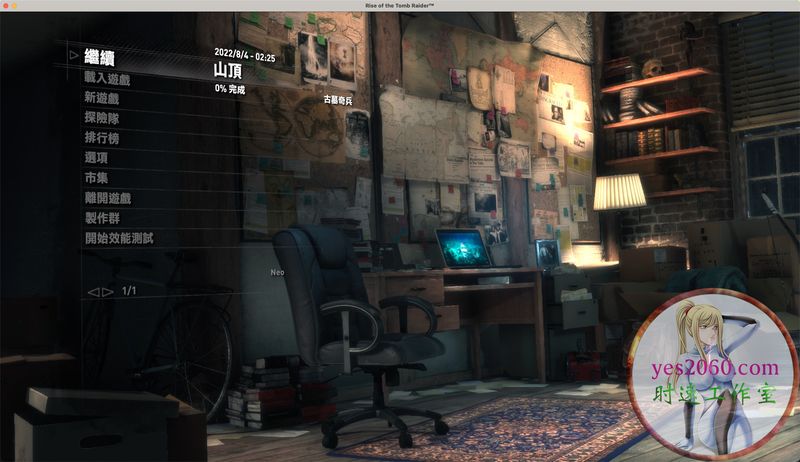Show the 製作群 credits

(102, 218)
